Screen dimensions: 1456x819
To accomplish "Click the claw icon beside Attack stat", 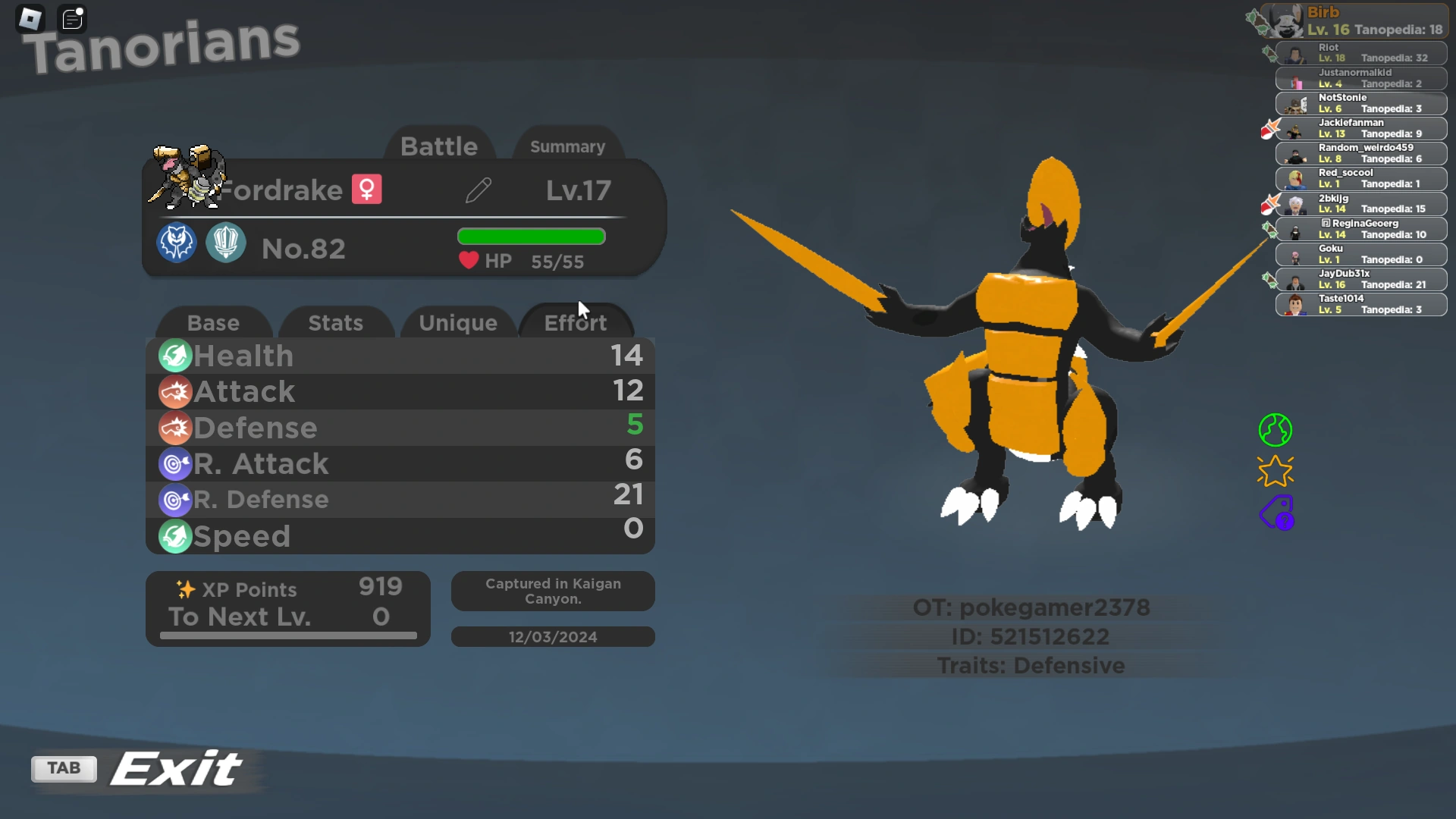I will pos(174,392).
